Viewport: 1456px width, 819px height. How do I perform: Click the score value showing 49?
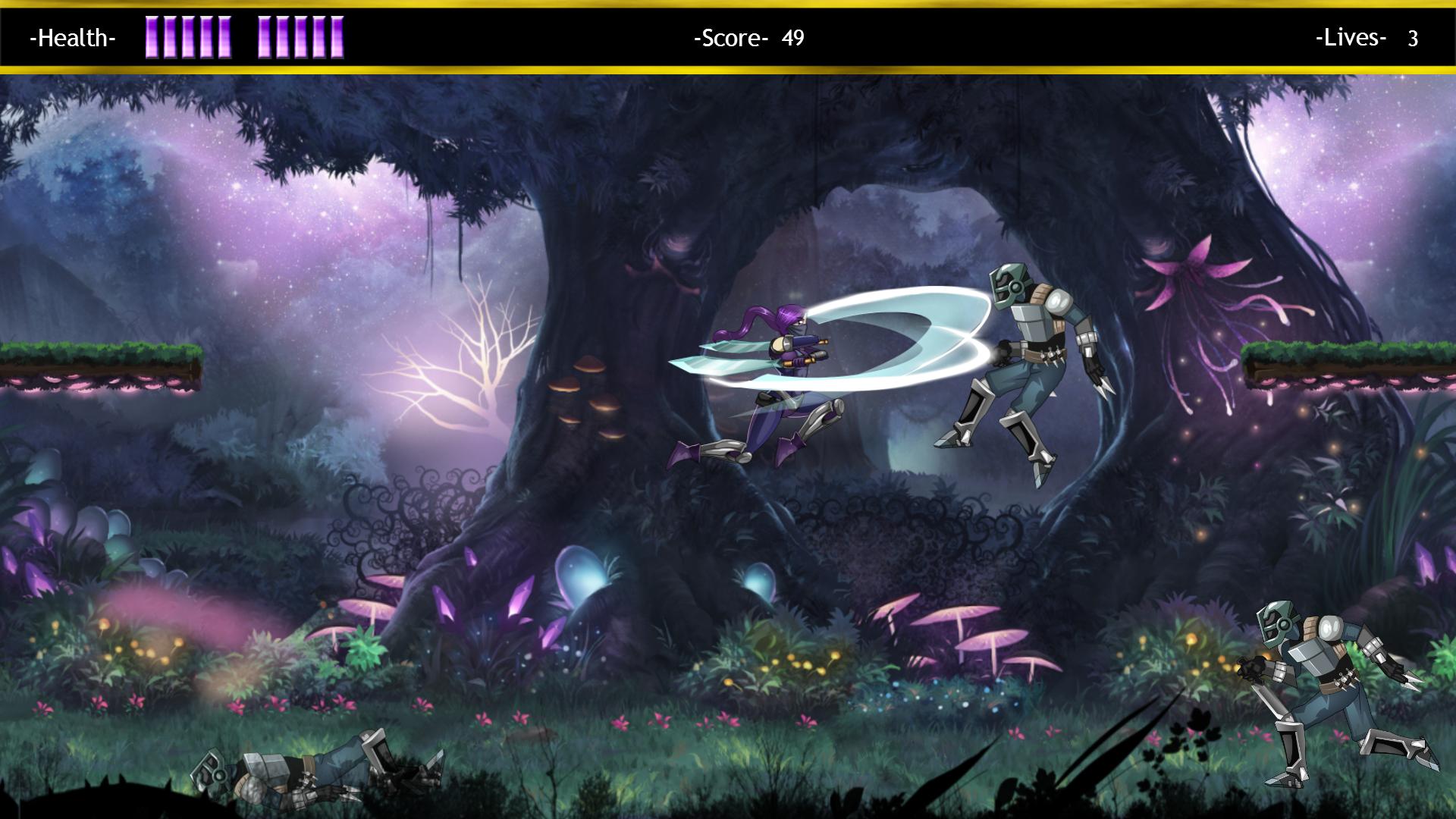tap(793, 36)
